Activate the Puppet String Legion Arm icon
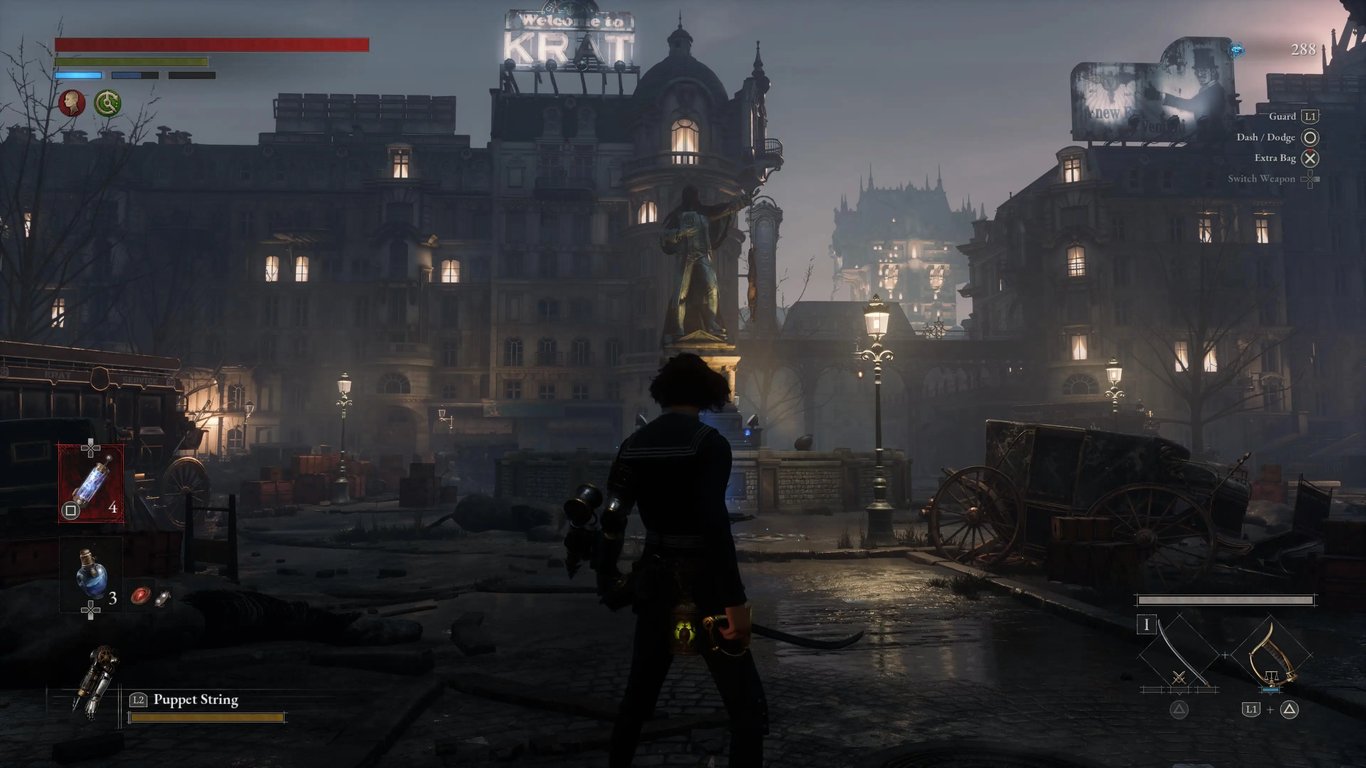Image resolution: width=1366 pixels, height=768 pixels. [96, 682]
